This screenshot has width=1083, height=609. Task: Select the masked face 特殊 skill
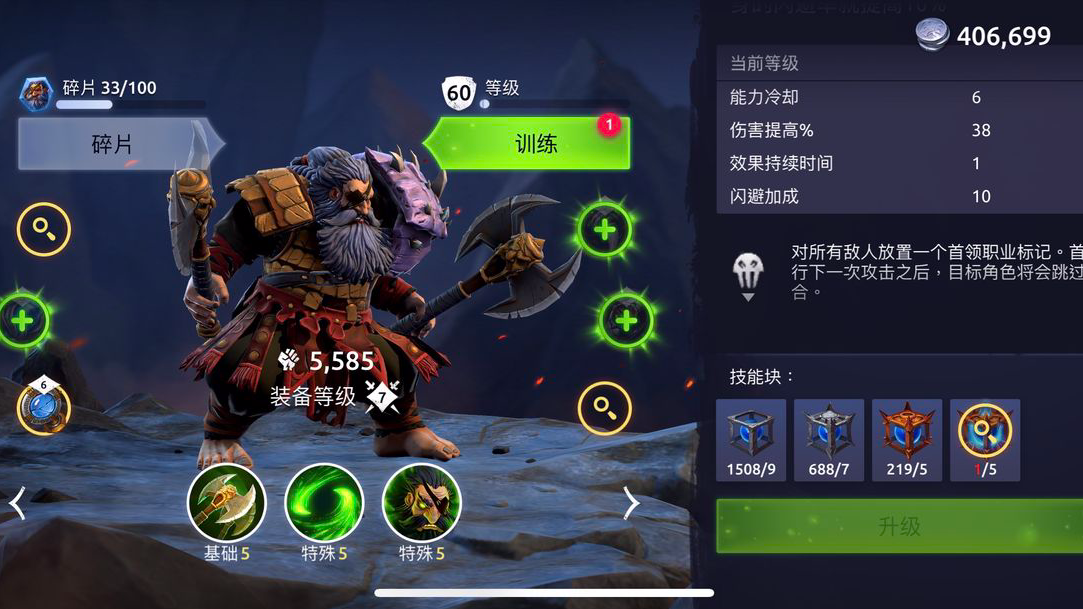click(422, 503)
